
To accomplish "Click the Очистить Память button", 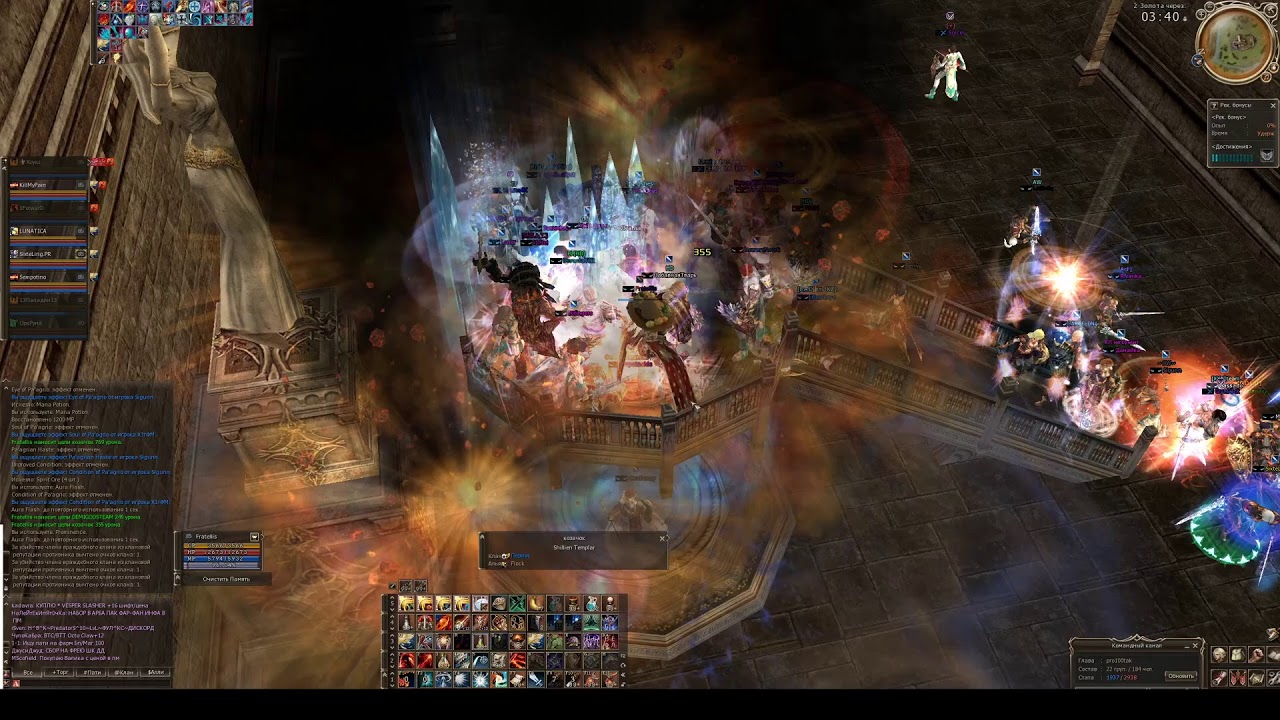I will click(x=226, y=579).
